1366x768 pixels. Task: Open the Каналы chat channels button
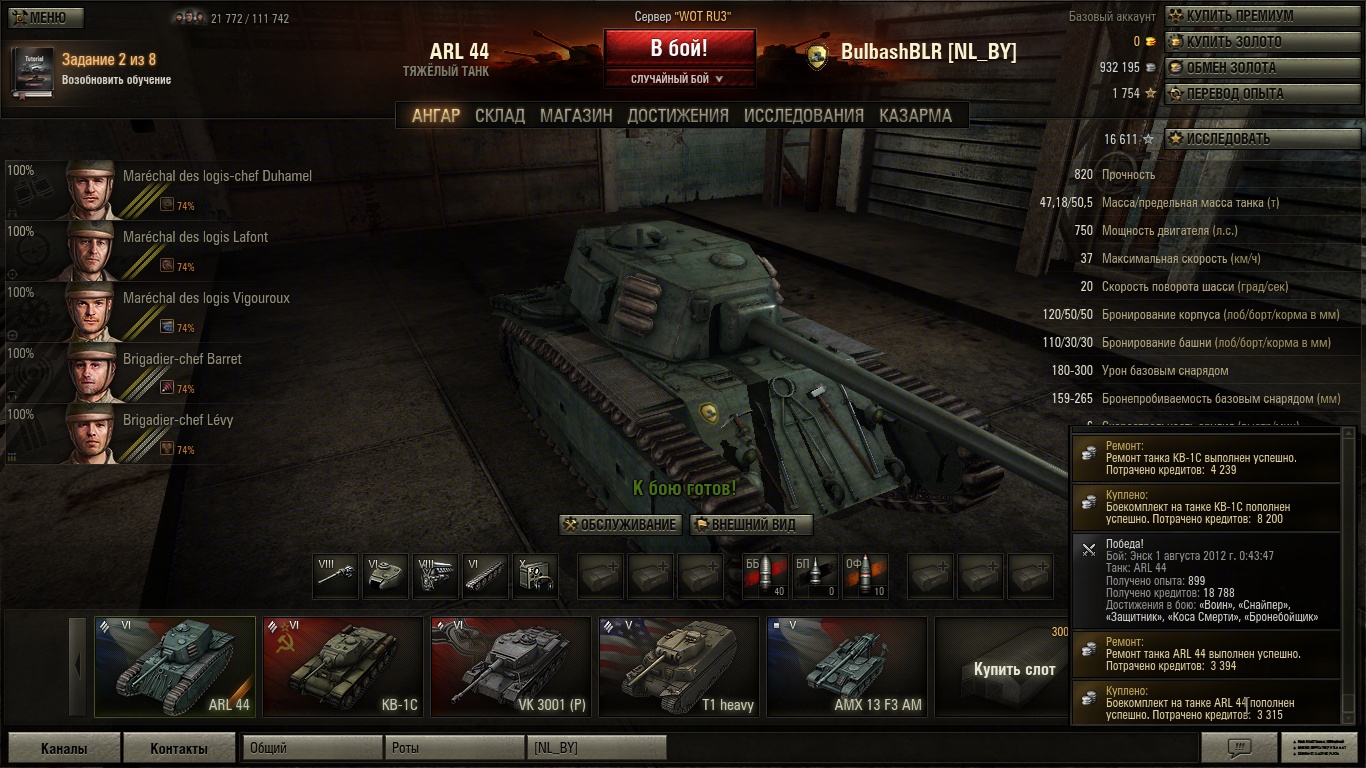pyautogui.click(x=64, y=748)
